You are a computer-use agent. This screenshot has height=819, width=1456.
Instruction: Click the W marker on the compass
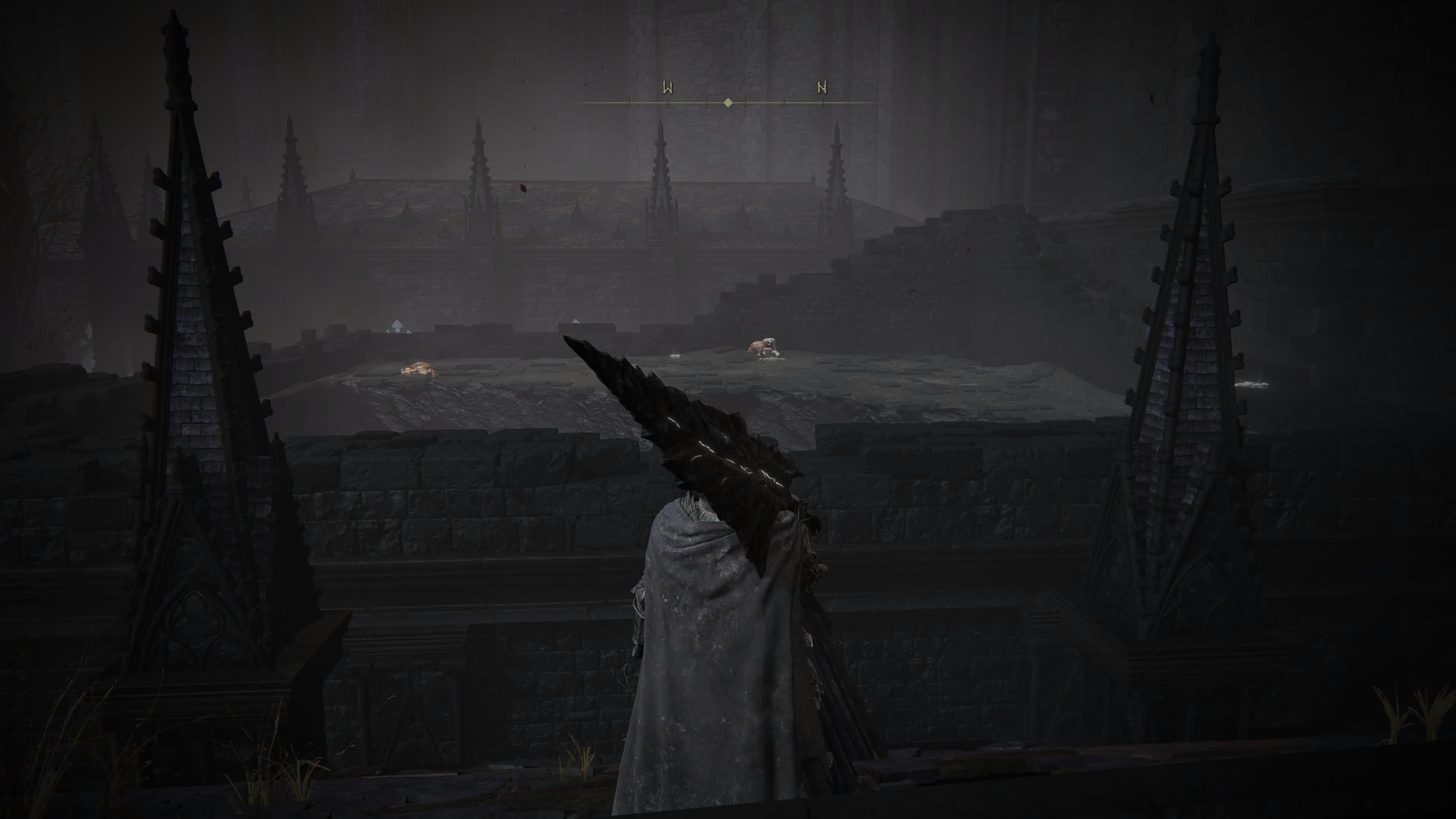click(x=667, y=88)
